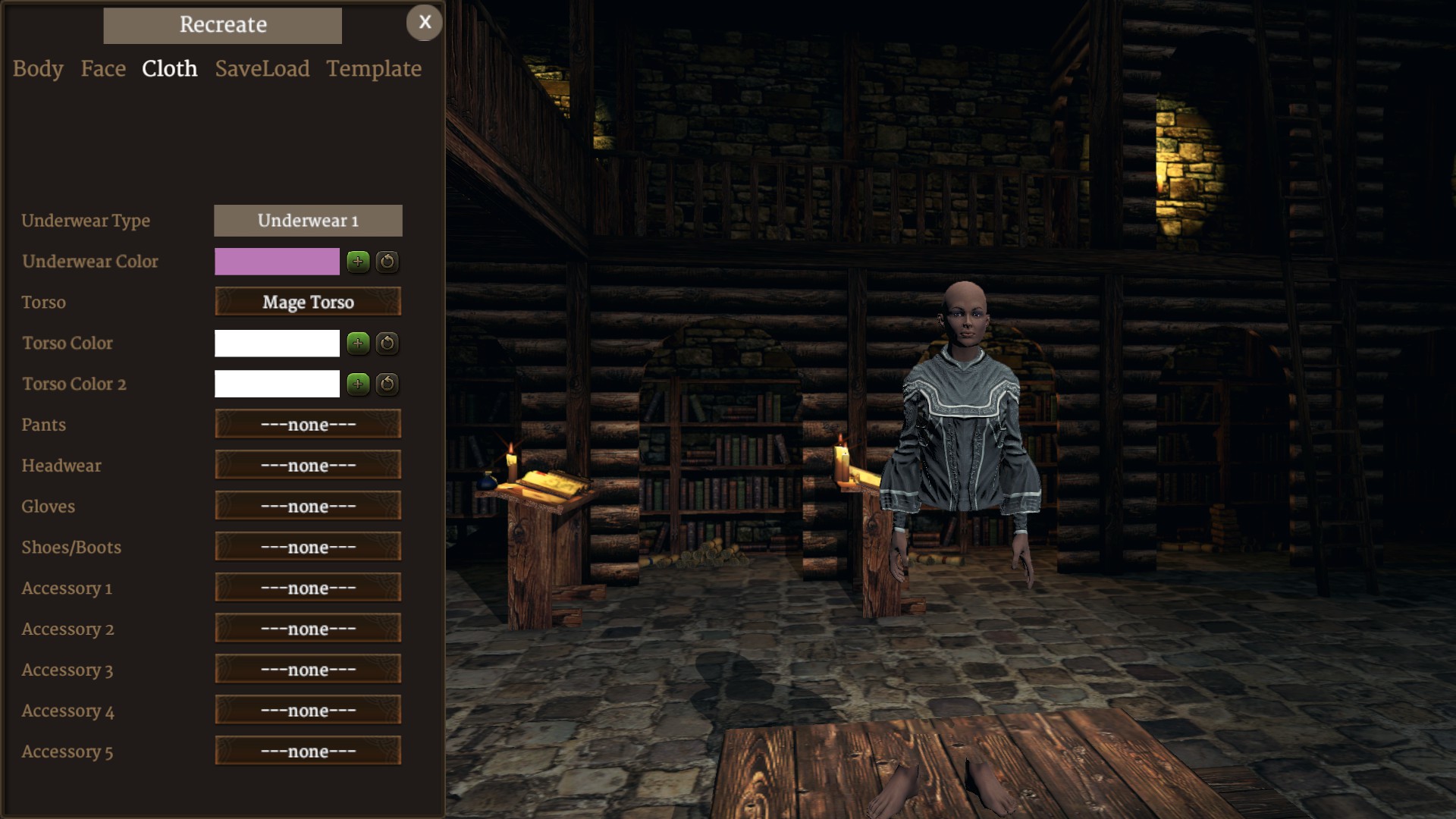Show the Template tab
The width and height of the screenshot is (1456, 819).
[374, 69]
